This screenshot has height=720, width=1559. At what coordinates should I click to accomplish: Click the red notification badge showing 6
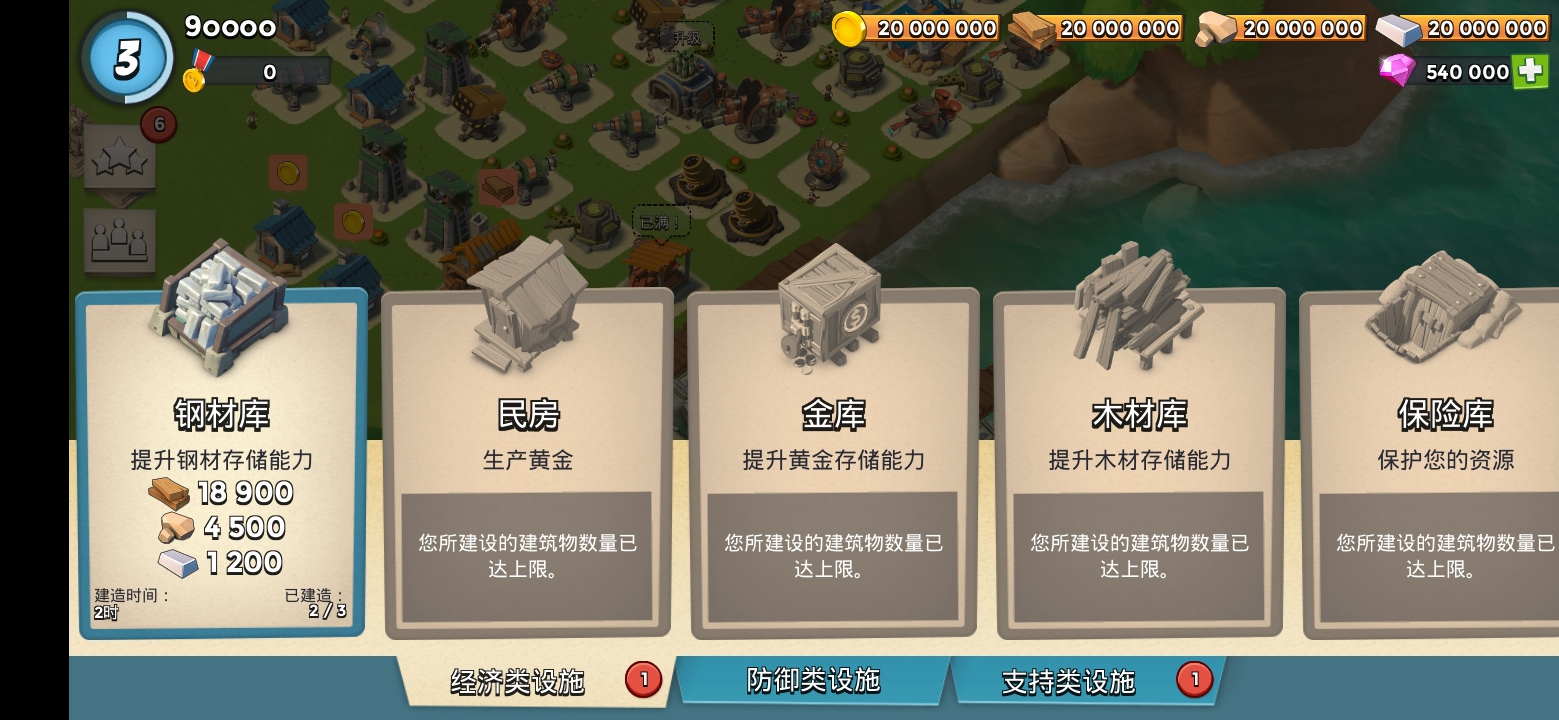coord(158,124)
